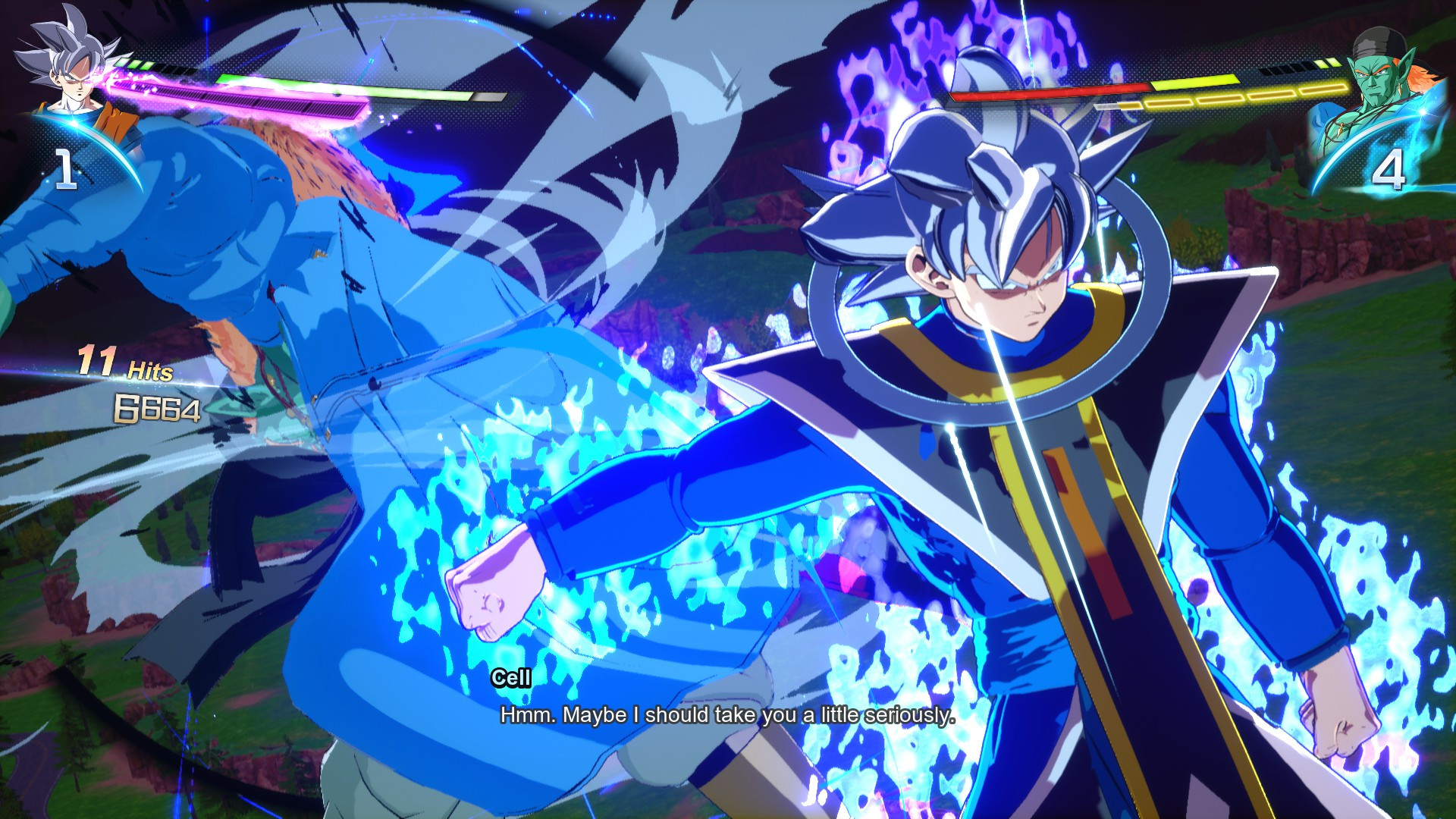Click the 'Hits' text next to the combo count

(x=152, y=372)
